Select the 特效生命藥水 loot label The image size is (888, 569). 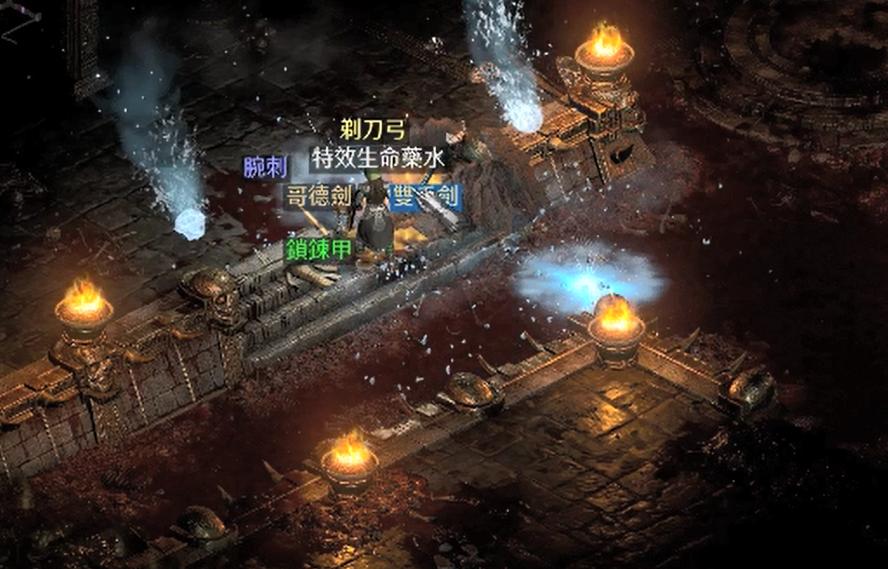[378, 157]
